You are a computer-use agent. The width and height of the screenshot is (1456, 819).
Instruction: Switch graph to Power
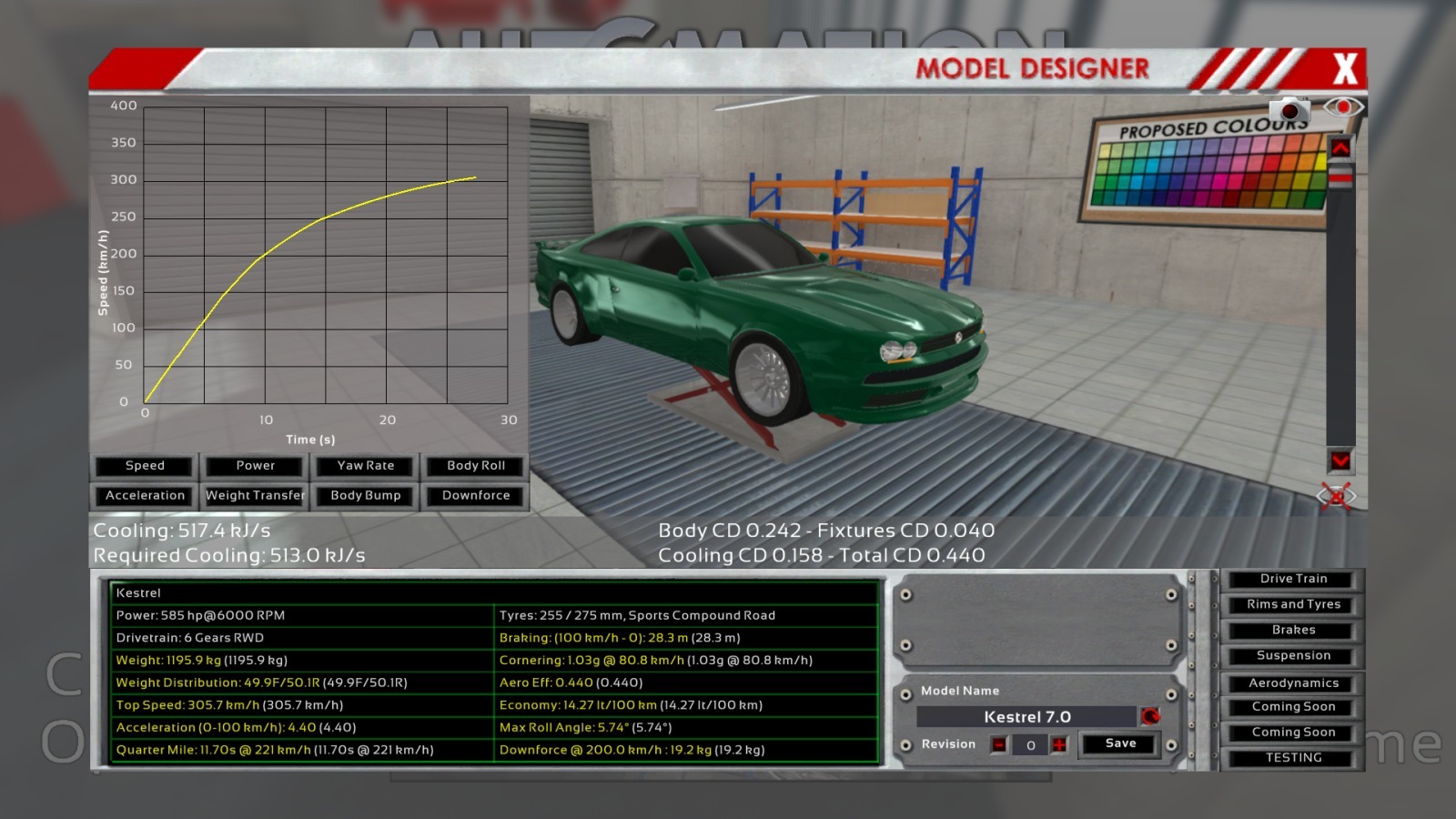coord(255,466)
